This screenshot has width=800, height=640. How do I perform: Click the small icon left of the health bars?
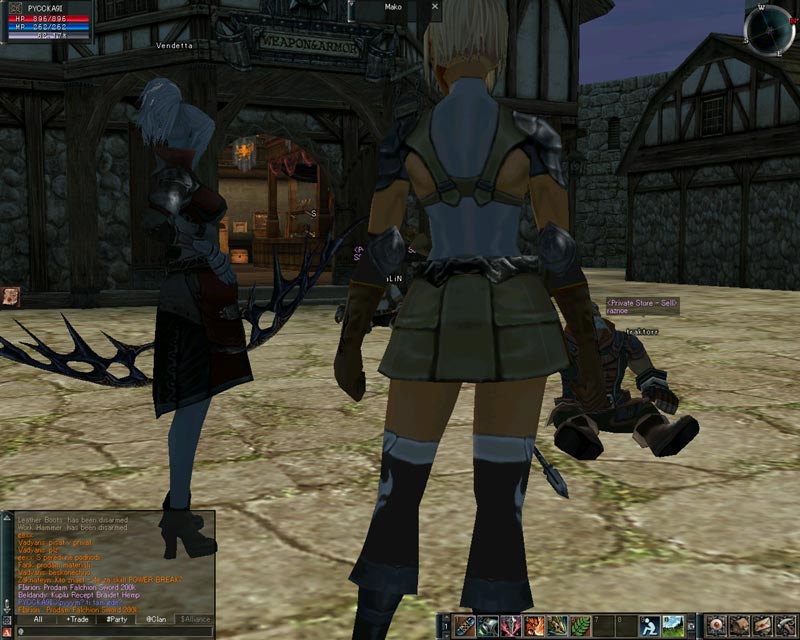click(x=15, y=7)
